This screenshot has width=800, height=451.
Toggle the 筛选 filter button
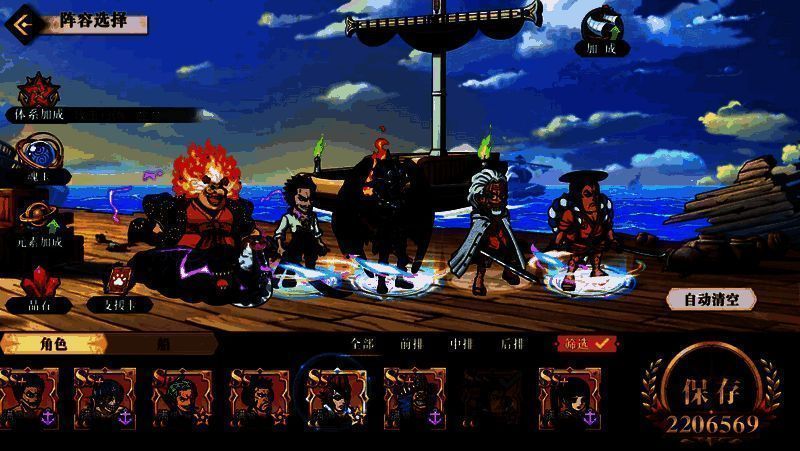click(585, 343)
